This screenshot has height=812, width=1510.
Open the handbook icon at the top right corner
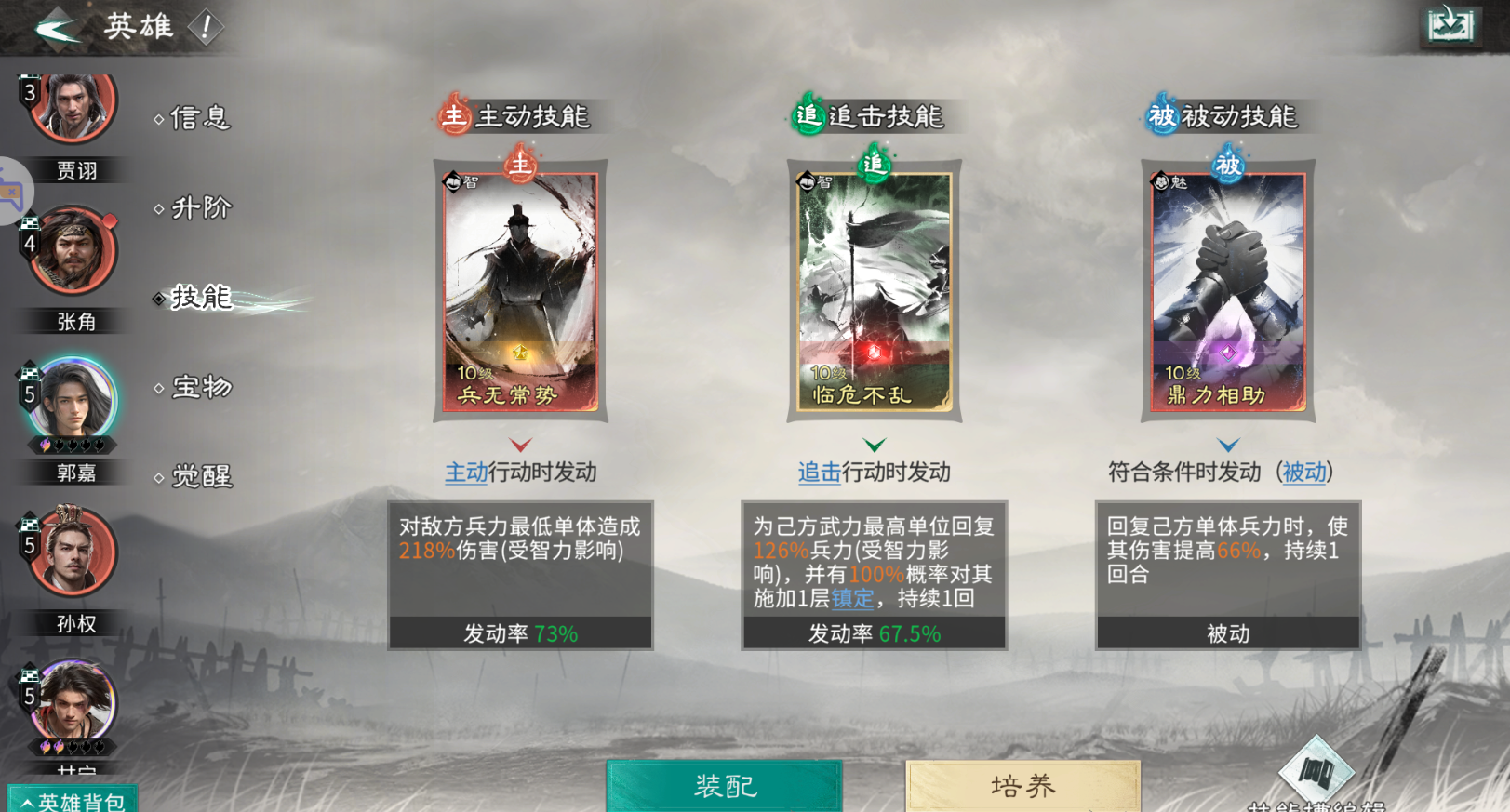[1452, 25]
